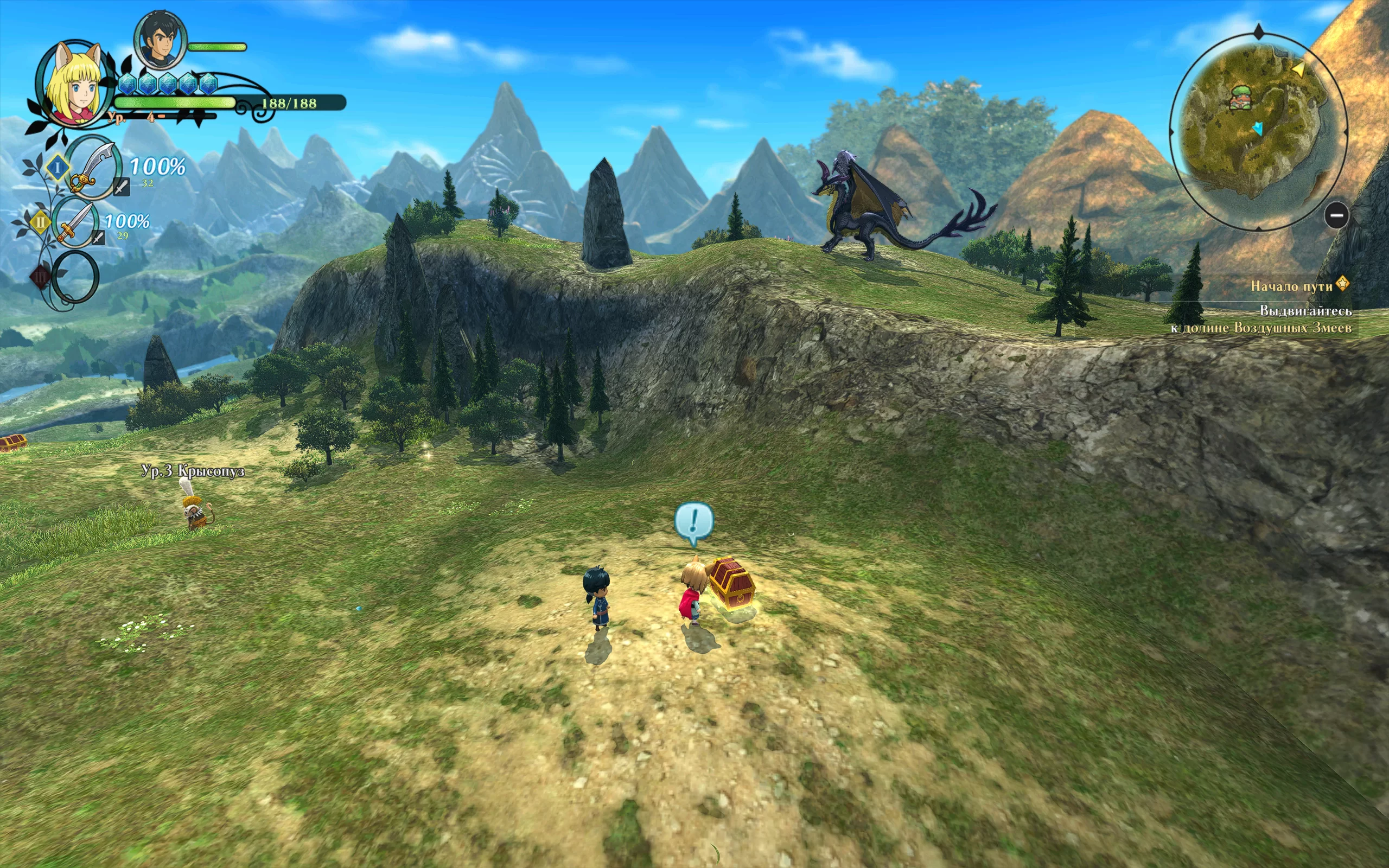This screenshot has height=868, width=1389.
Task: Open the "Начало пути" quest tracker
Action: 1291,286
